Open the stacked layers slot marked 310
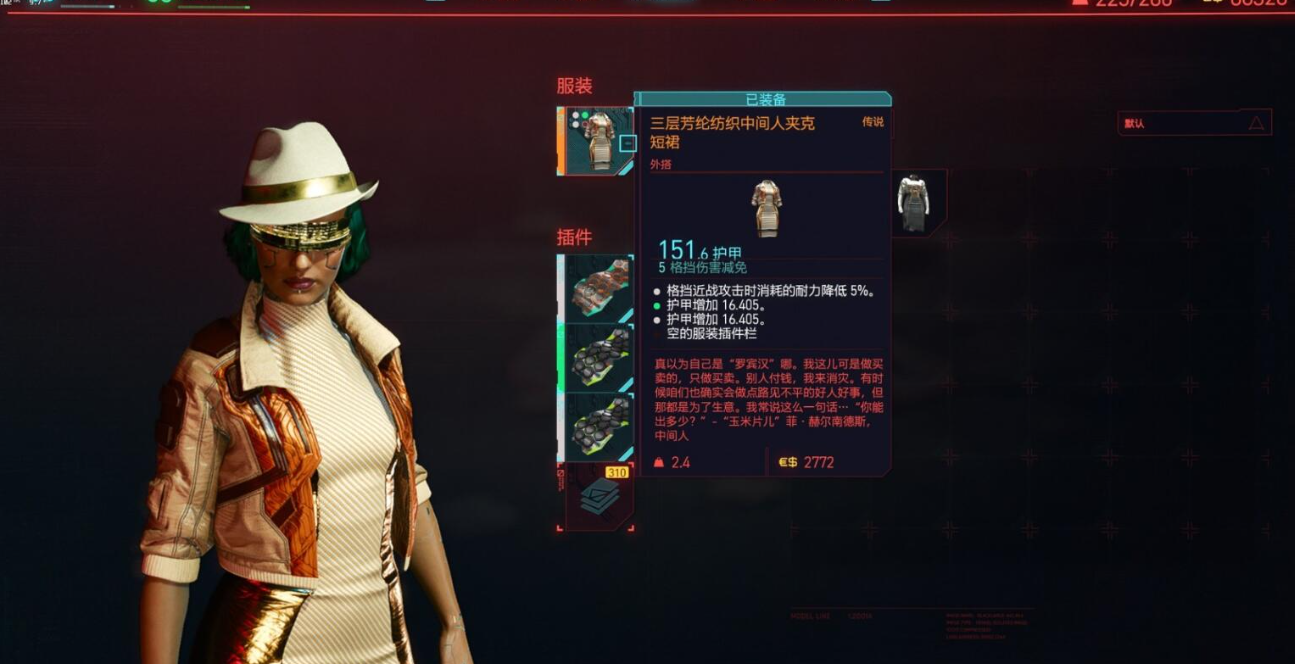The image size is (1295, 664). coord(600,496)
